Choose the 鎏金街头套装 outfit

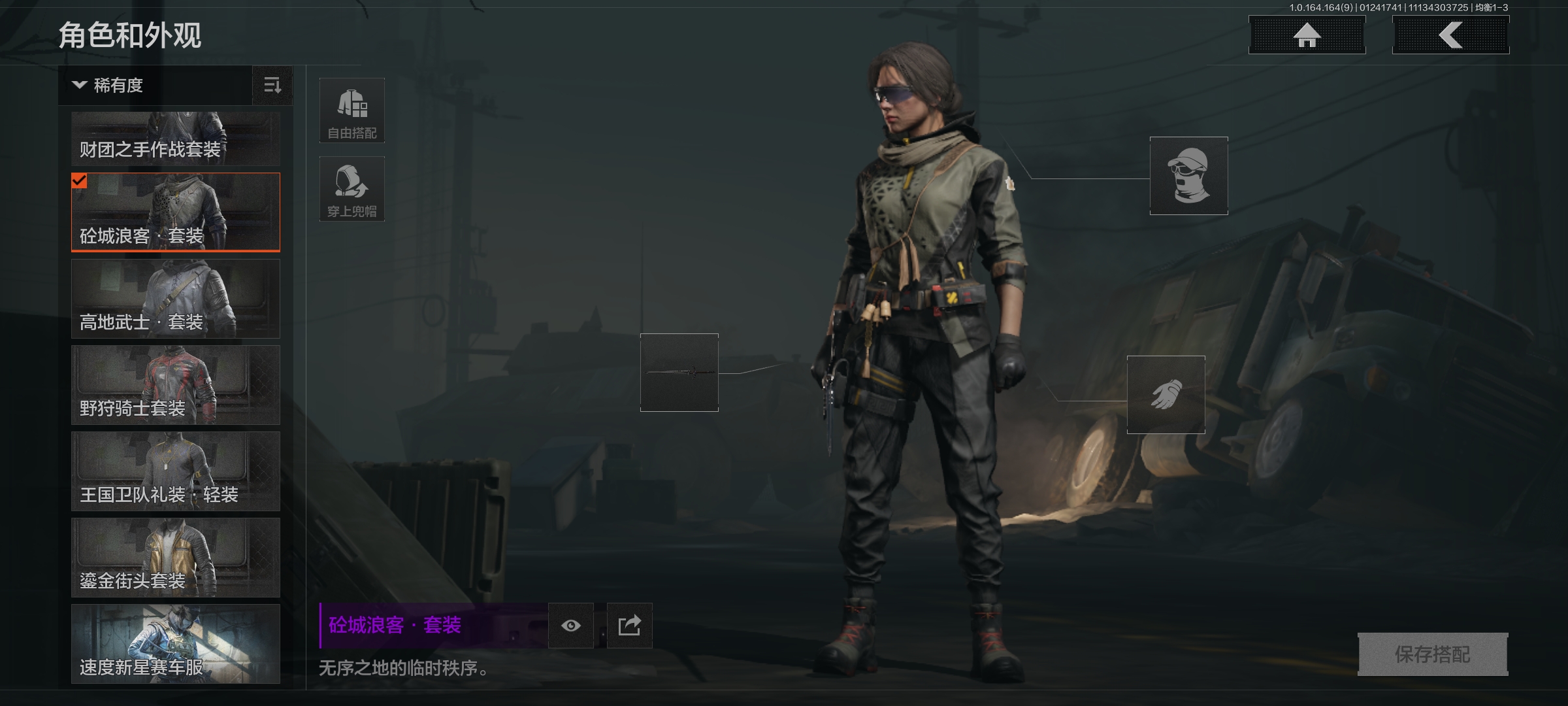point(175,557)
